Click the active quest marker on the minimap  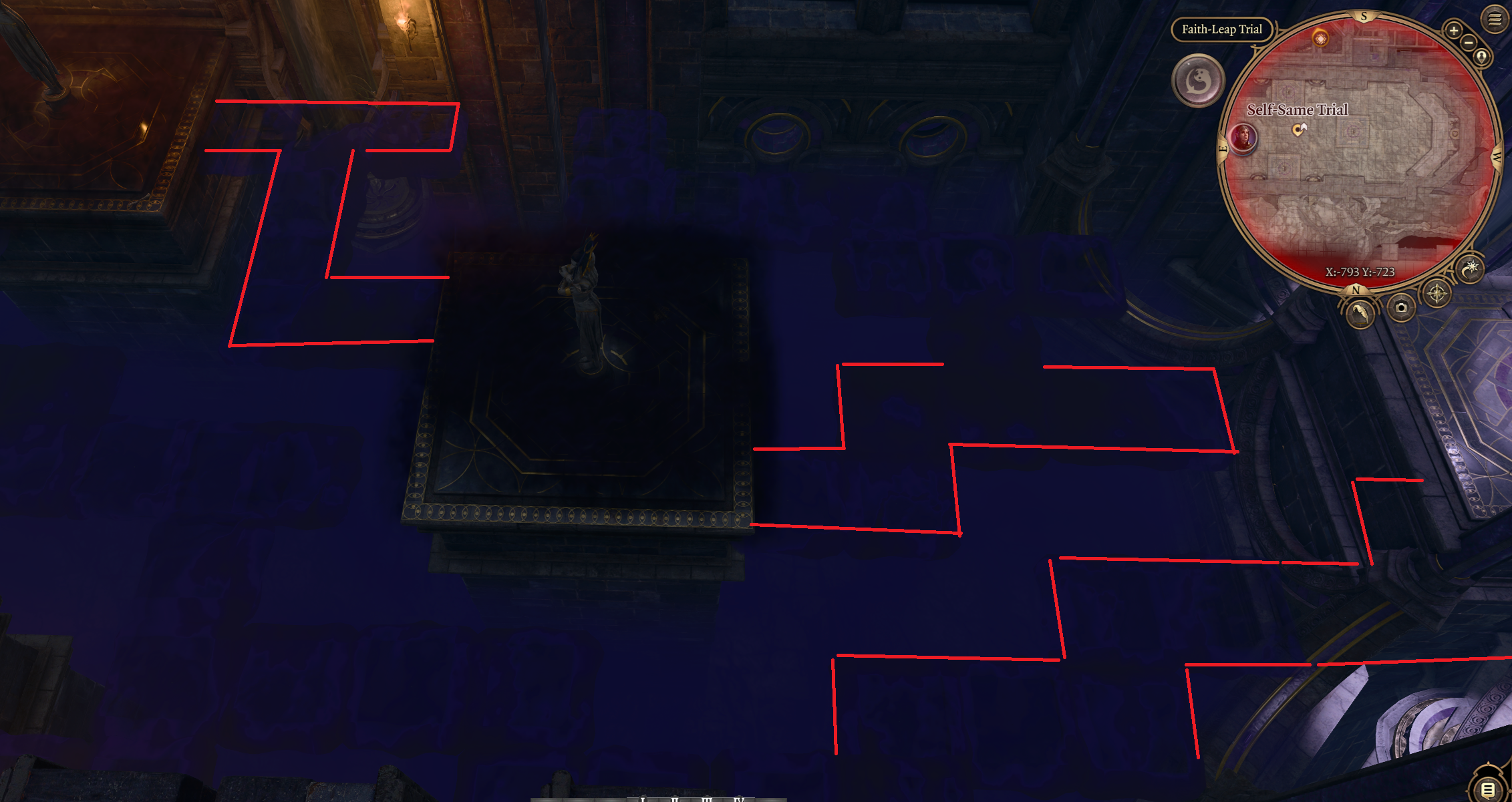(1300, 130)
